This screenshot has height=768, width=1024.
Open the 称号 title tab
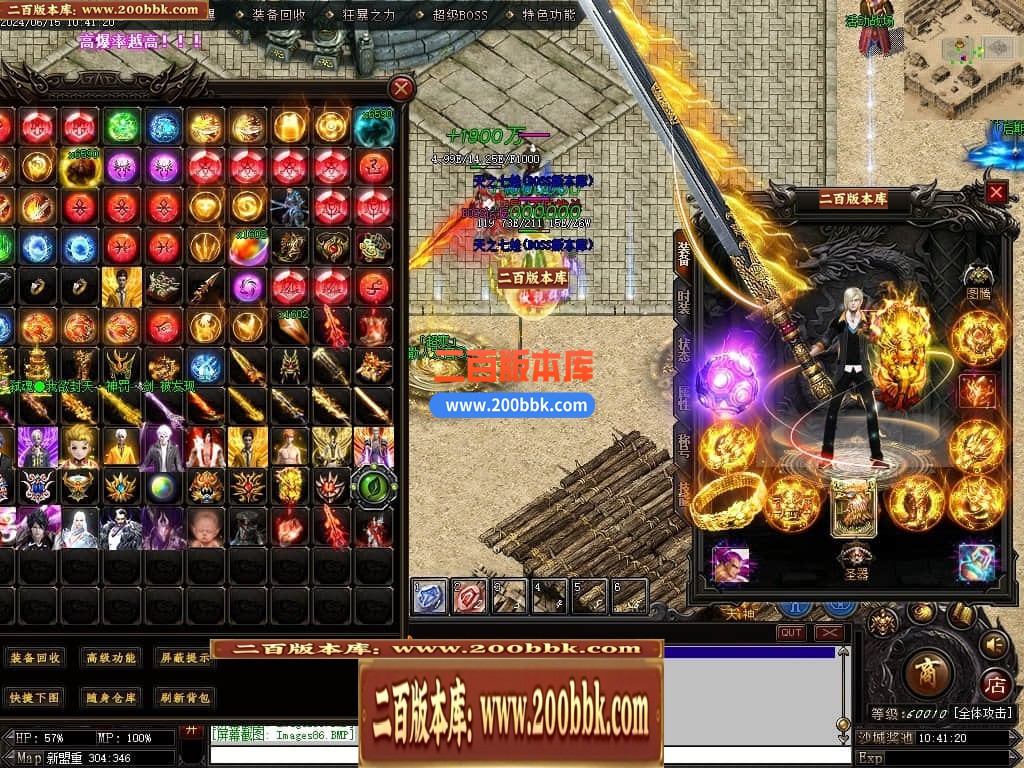coord(683,445)
